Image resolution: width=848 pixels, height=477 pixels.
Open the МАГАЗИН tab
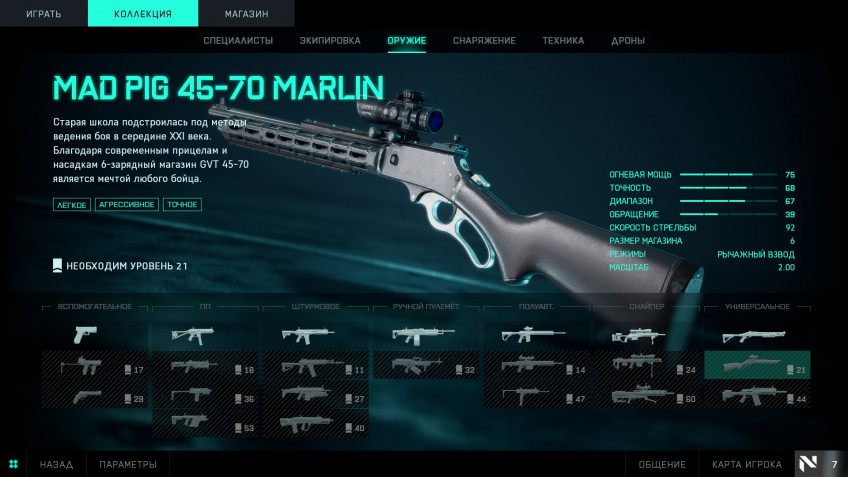click(246, 13)
